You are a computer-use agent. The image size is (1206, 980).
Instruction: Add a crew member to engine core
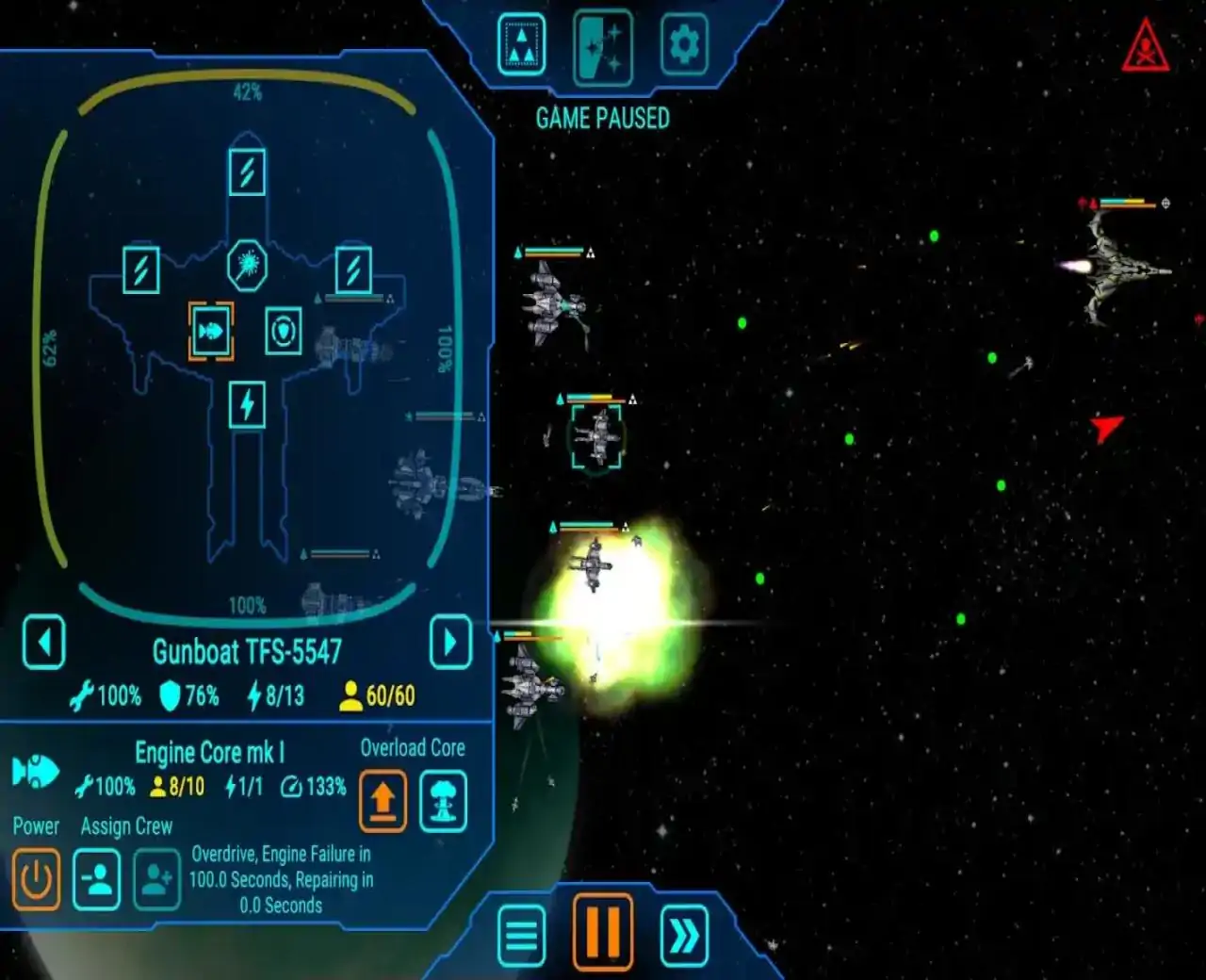[156, 879]
